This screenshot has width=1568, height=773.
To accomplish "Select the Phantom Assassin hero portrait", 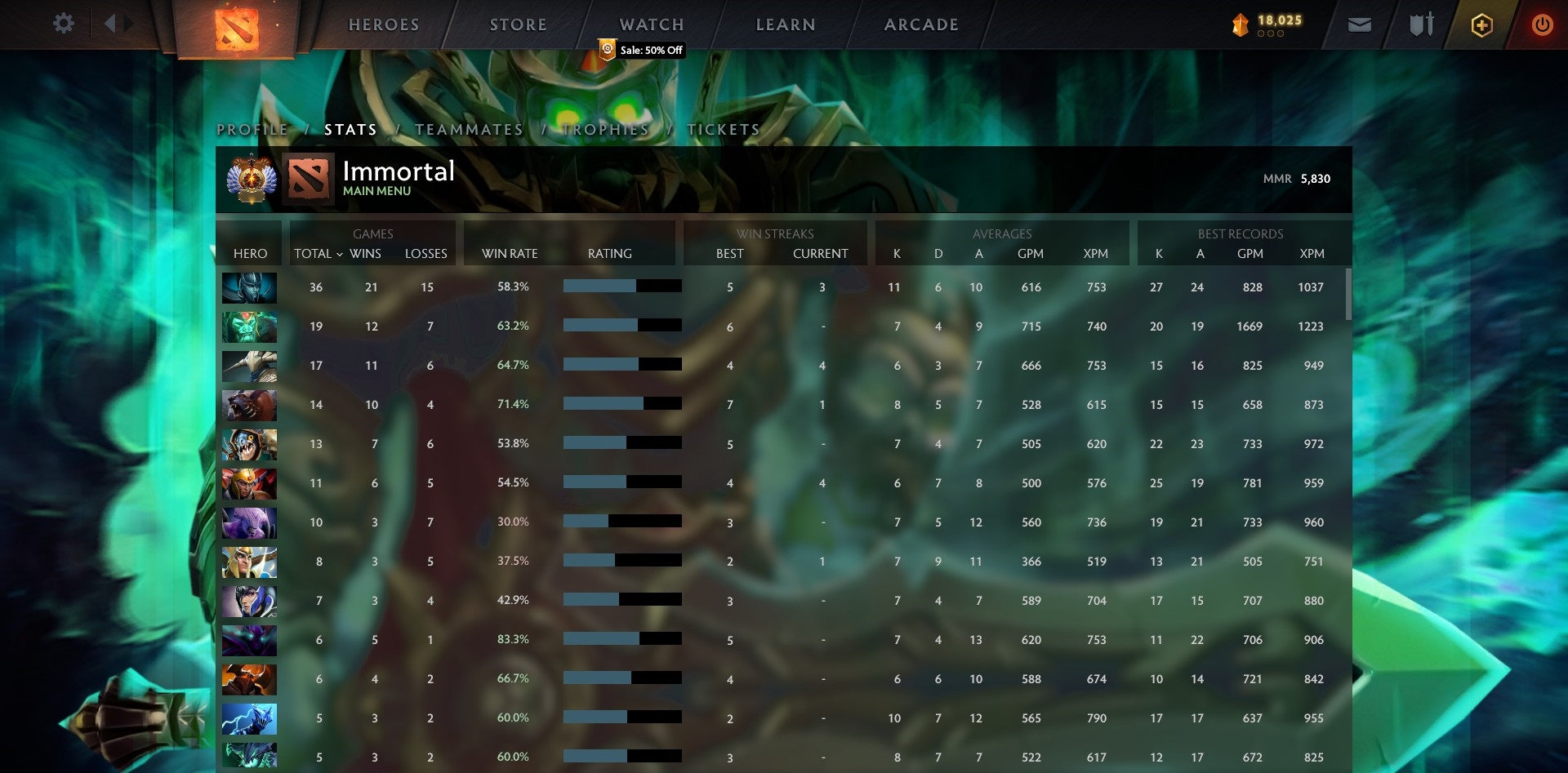I will (x=249, y=287).
